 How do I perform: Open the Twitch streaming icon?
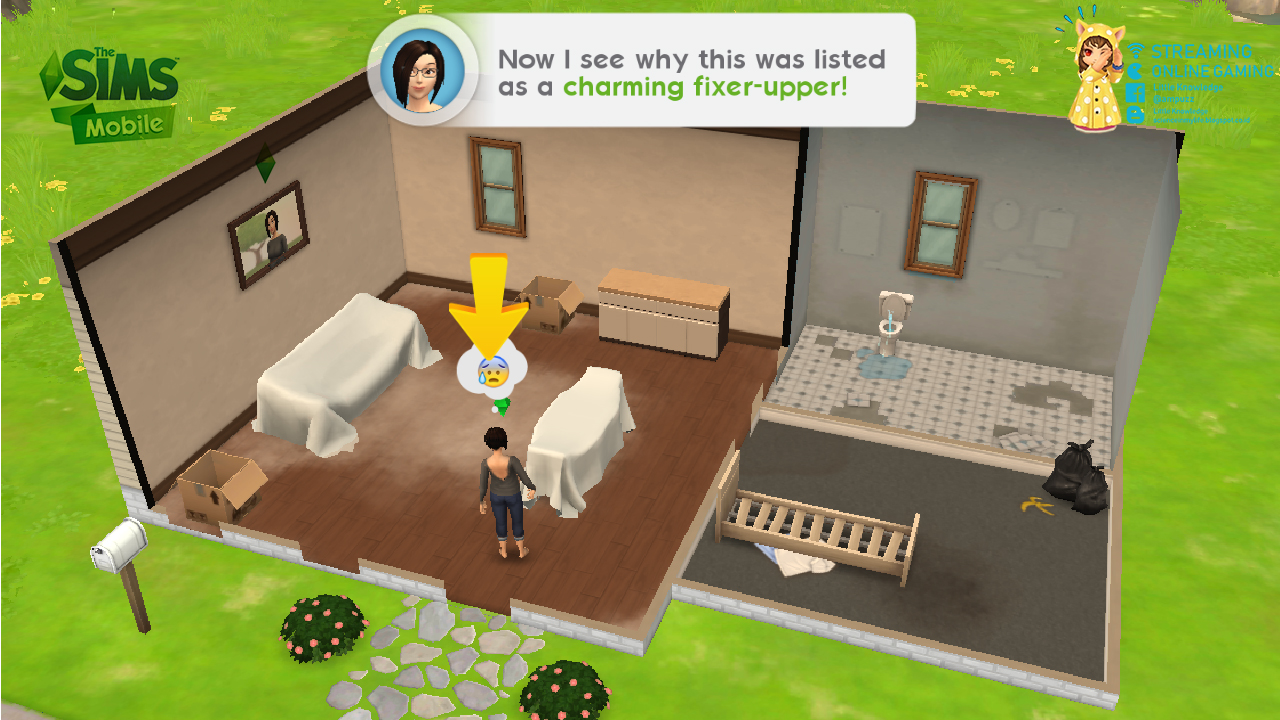(1135, 71)
